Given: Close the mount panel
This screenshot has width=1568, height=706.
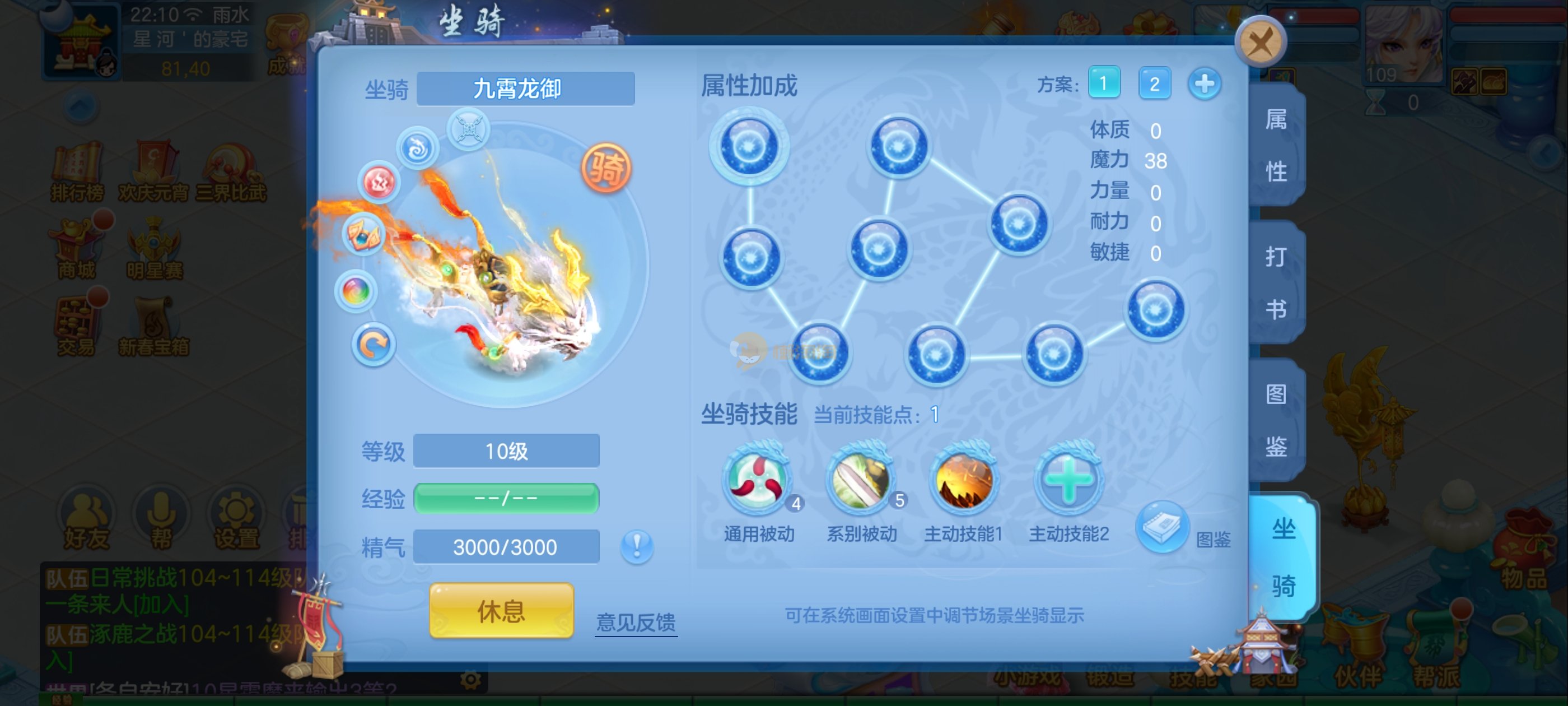Looking at the screenshot, I should coord(1260,43).
